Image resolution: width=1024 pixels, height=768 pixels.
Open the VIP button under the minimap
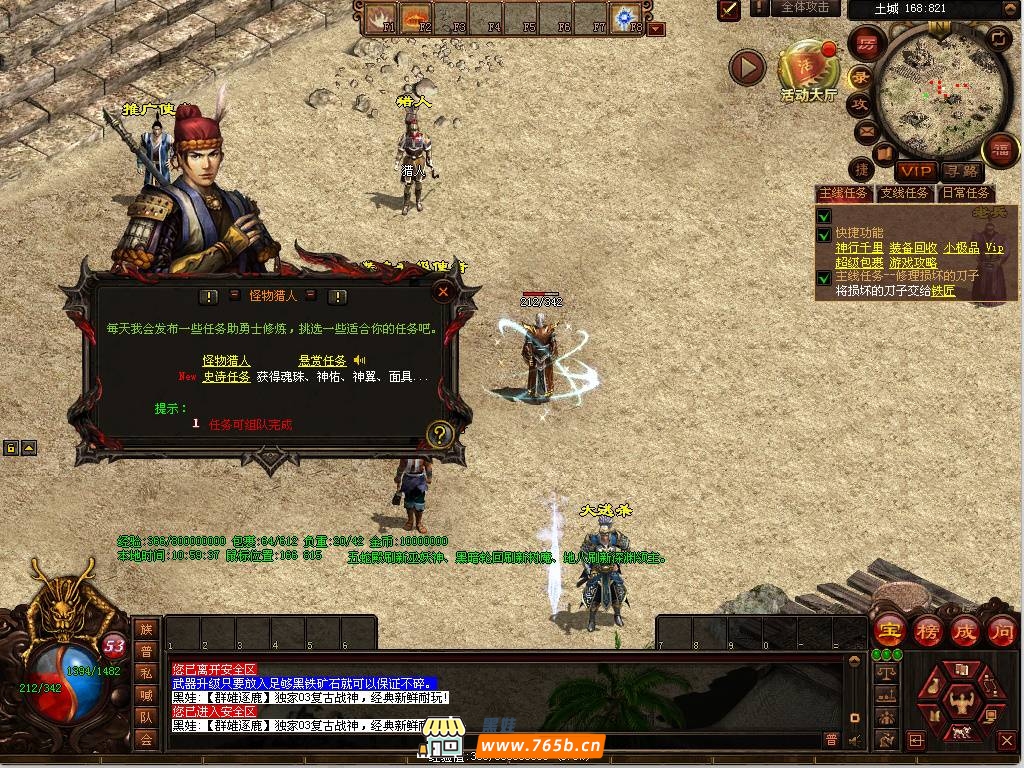[x=915, y=171]
